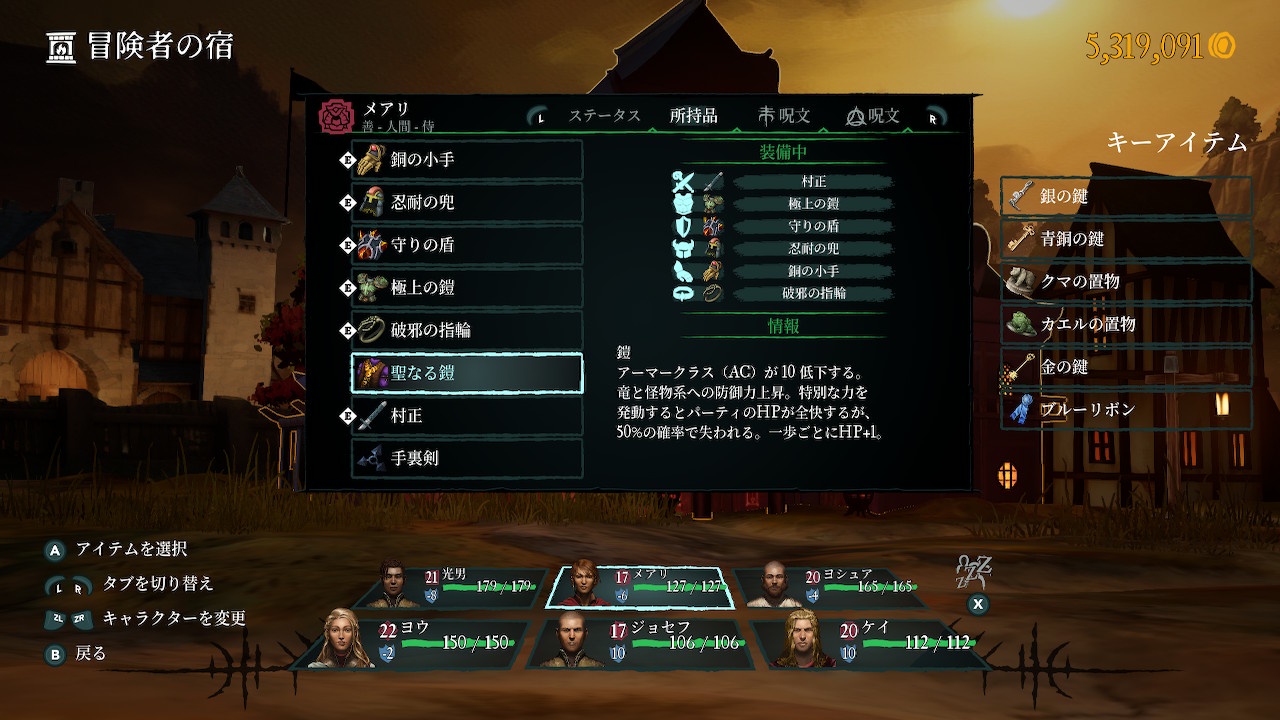Screen dimensions: 1280x720
Task: Choose 忍耐の兜 from the inventory list
Action: tap(467, 202)
